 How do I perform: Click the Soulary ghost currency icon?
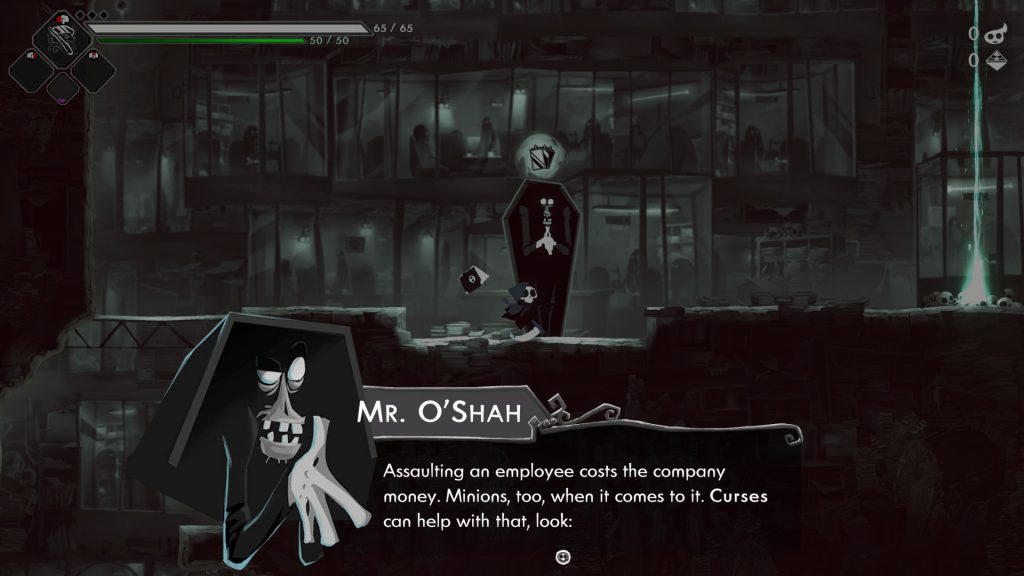pyautogui.click(x=995, y=35)
